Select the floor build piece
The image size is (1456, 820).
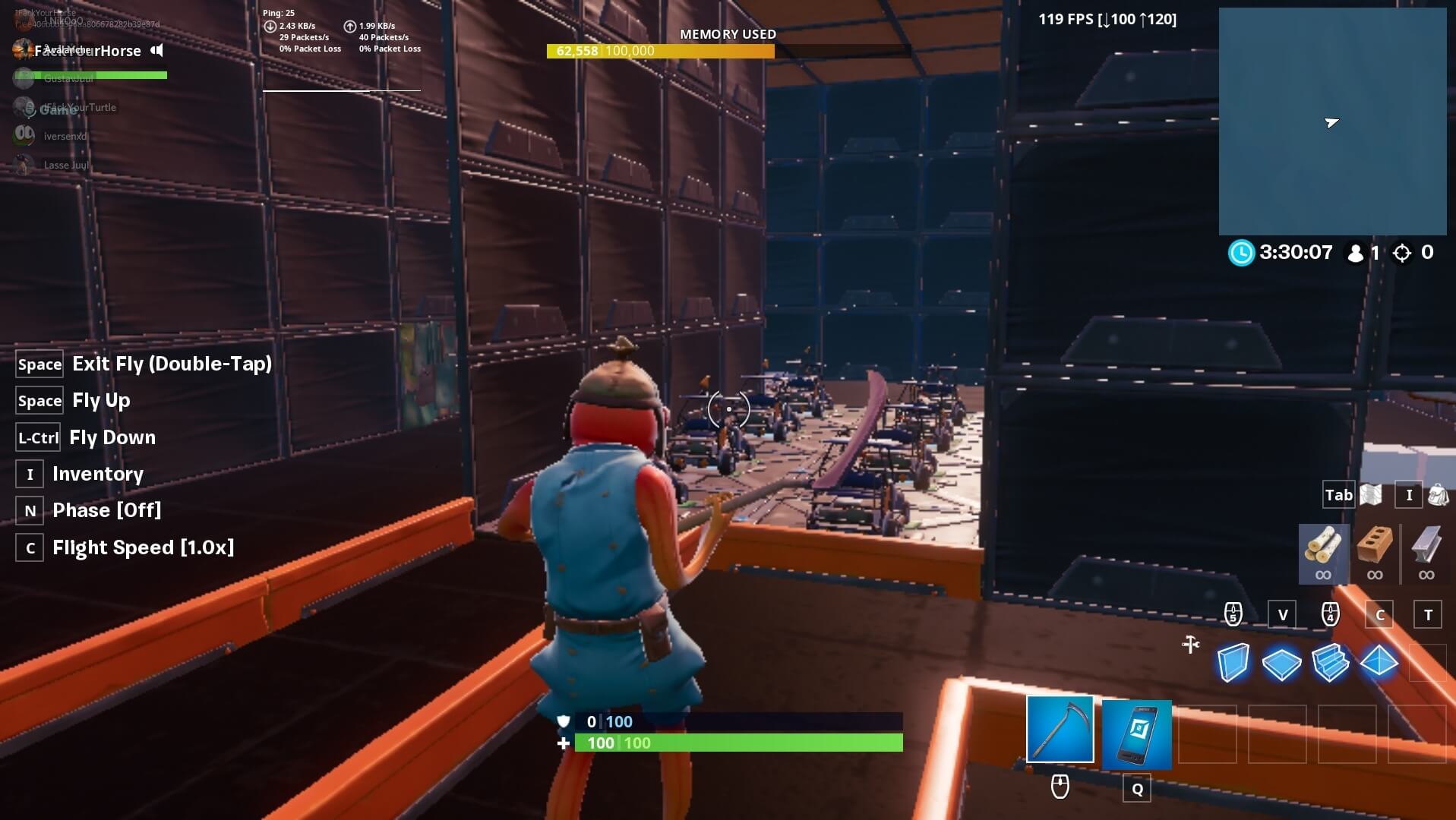coord(1282,662)
